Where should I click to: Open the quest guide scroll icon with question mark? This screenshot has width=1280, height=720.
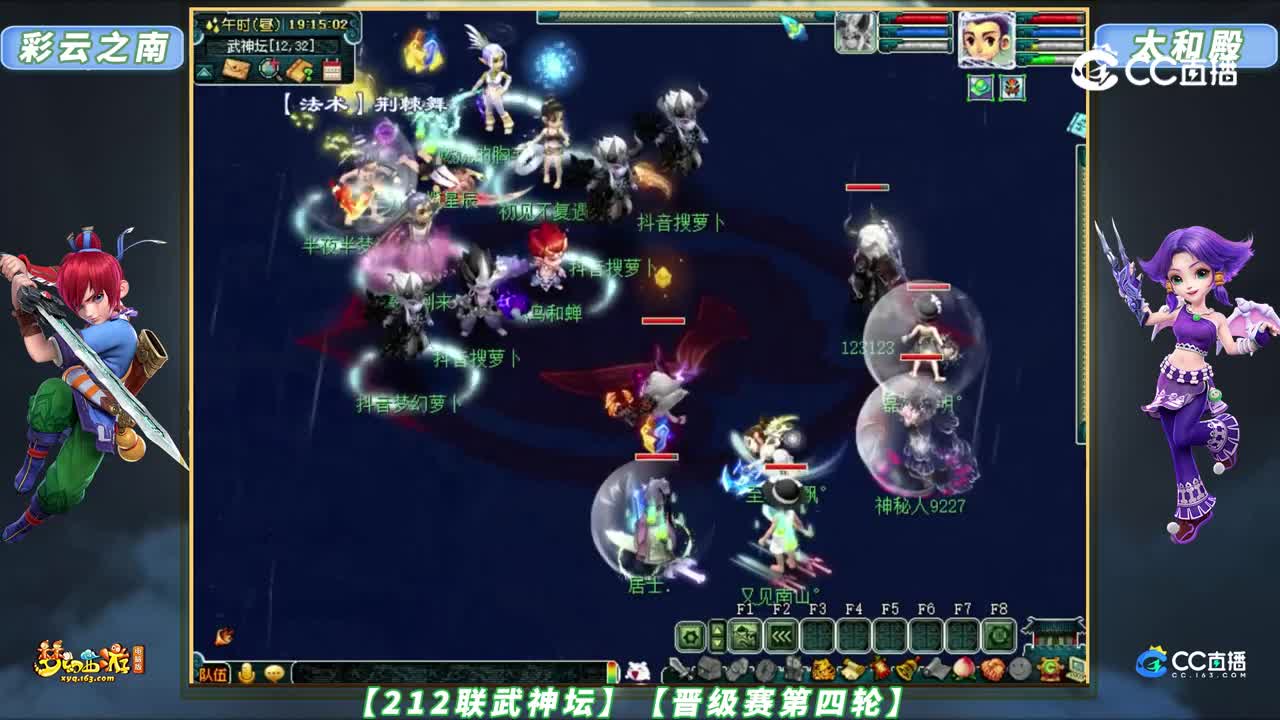point(302,70)
